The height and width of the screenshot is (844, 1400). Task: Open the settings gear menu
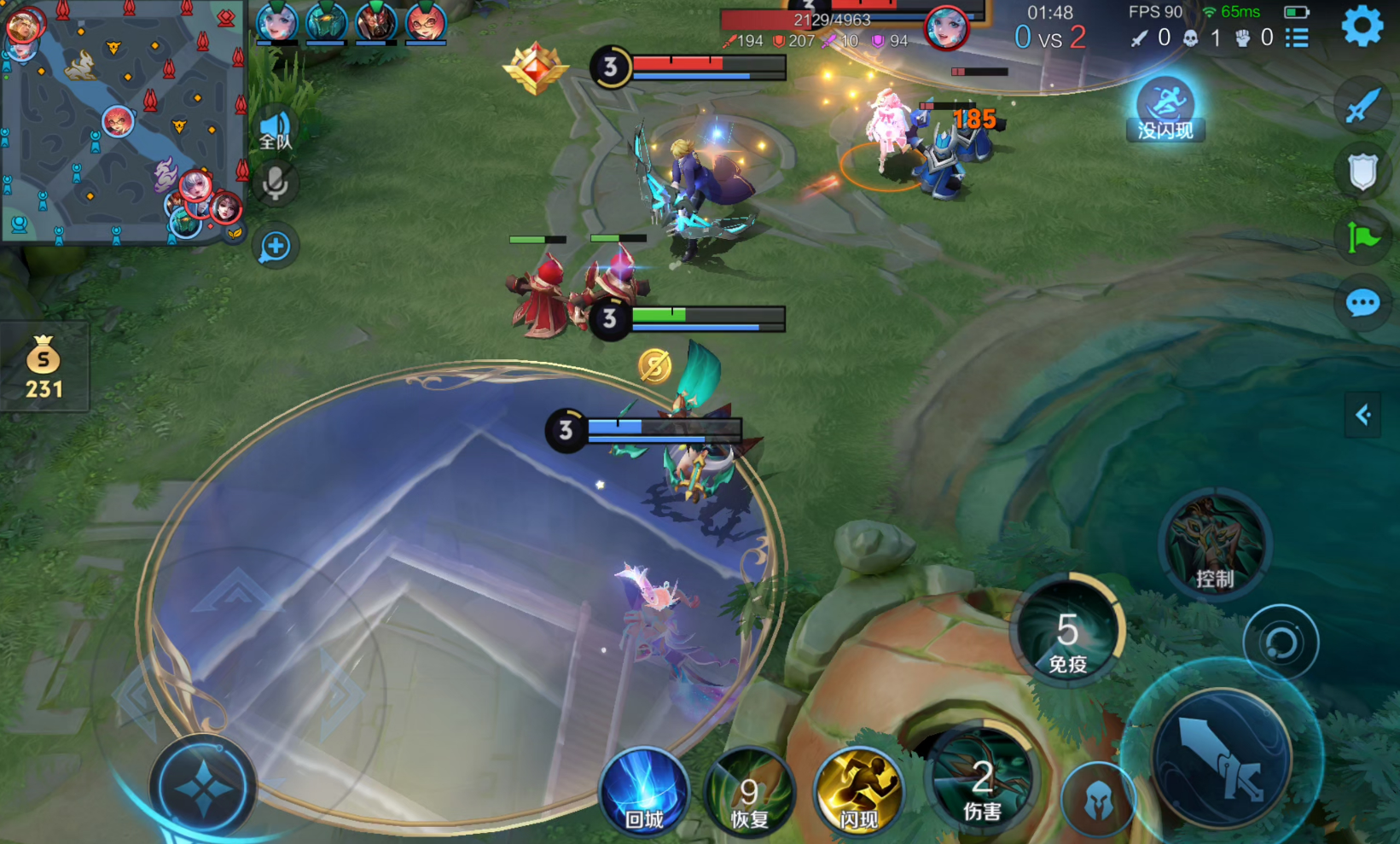coord(1362,26)
